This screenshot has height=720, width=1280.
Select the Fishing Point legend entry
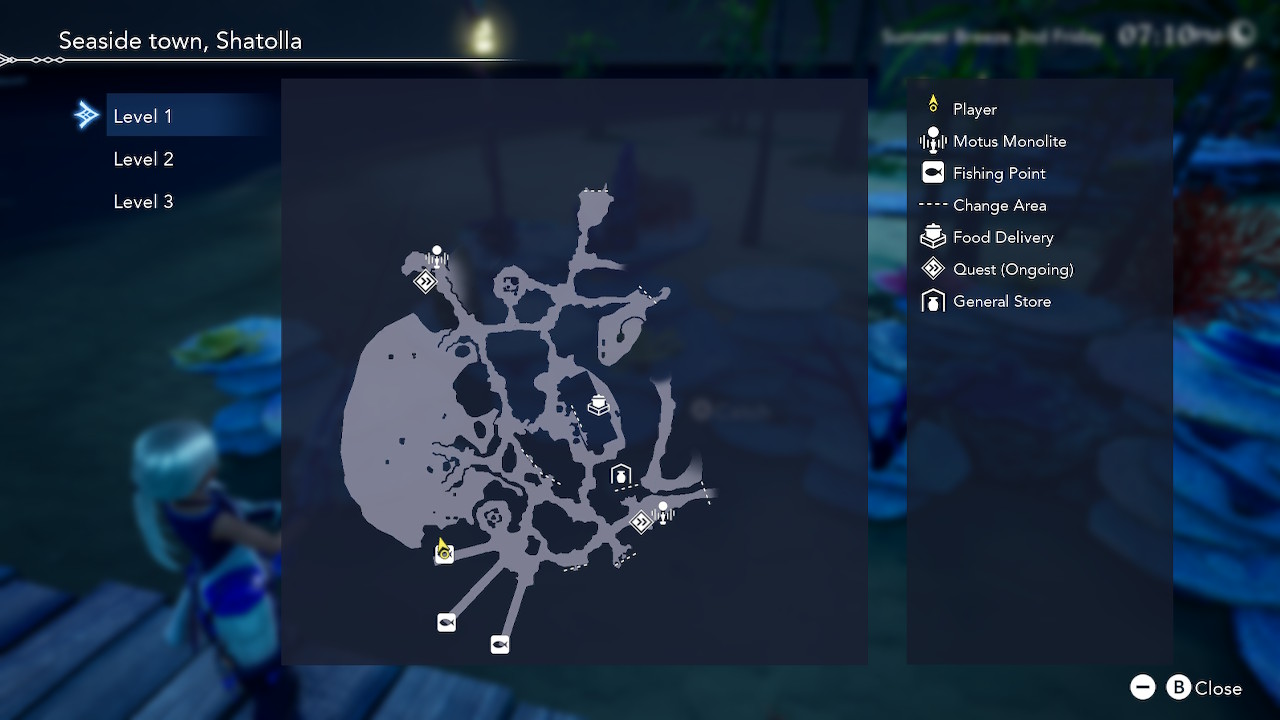click(x=999, y=173)
